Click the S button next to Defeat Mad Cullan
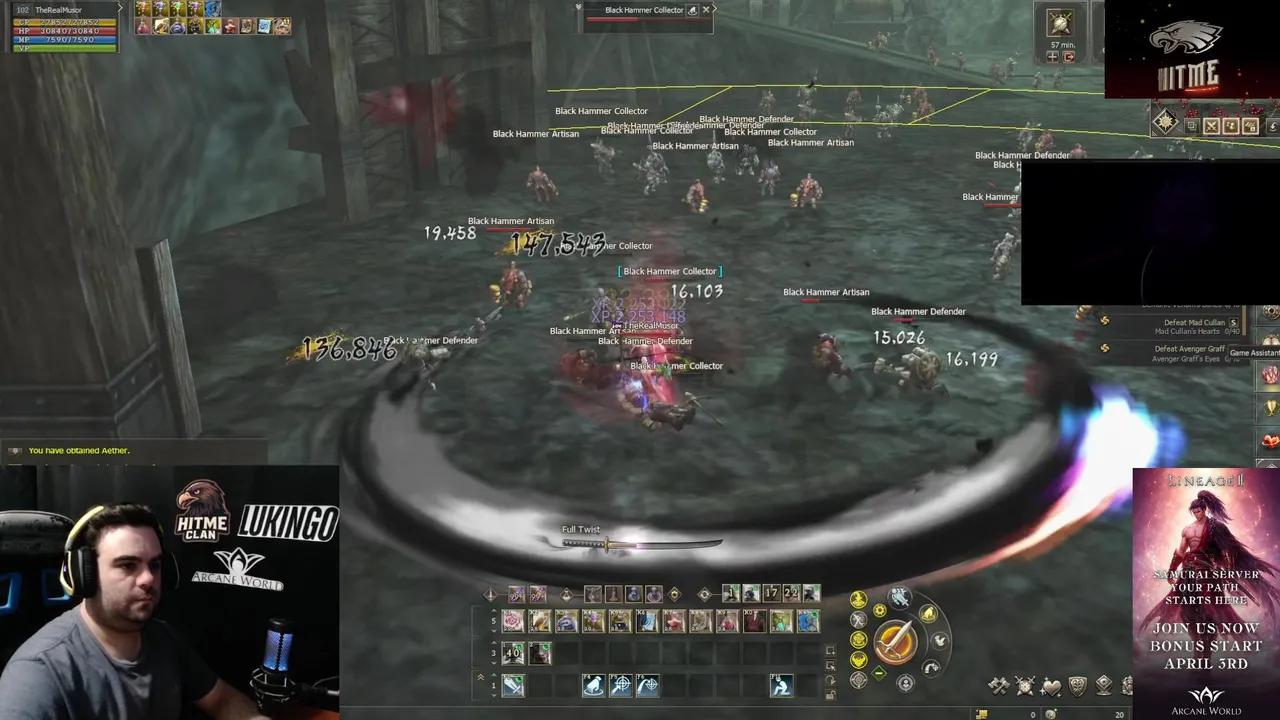Viewport: 1280px width, 720px height. coord(1233,322)
